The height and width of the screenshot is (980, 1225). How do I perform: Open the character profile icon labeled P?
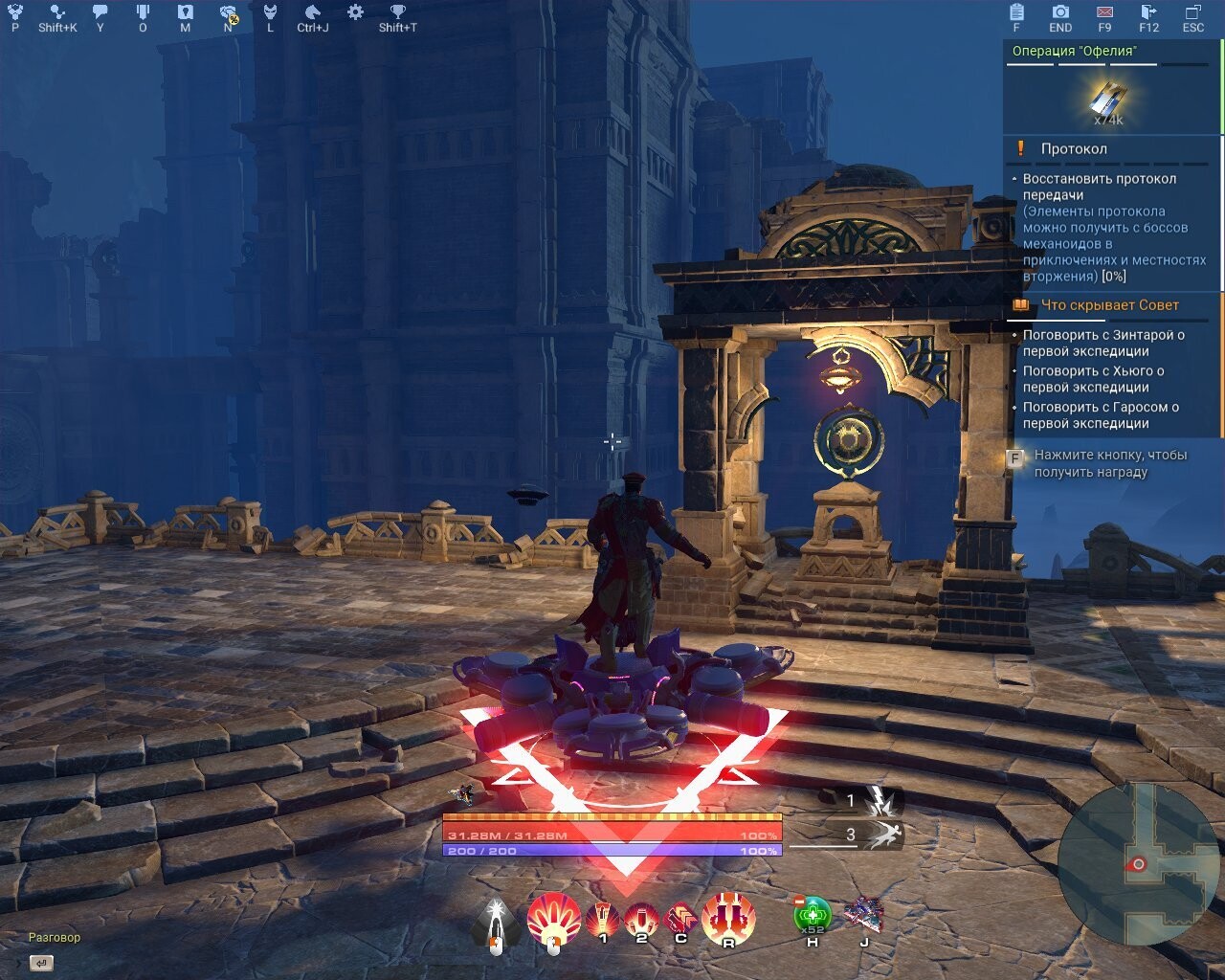(x=13, y=13)
